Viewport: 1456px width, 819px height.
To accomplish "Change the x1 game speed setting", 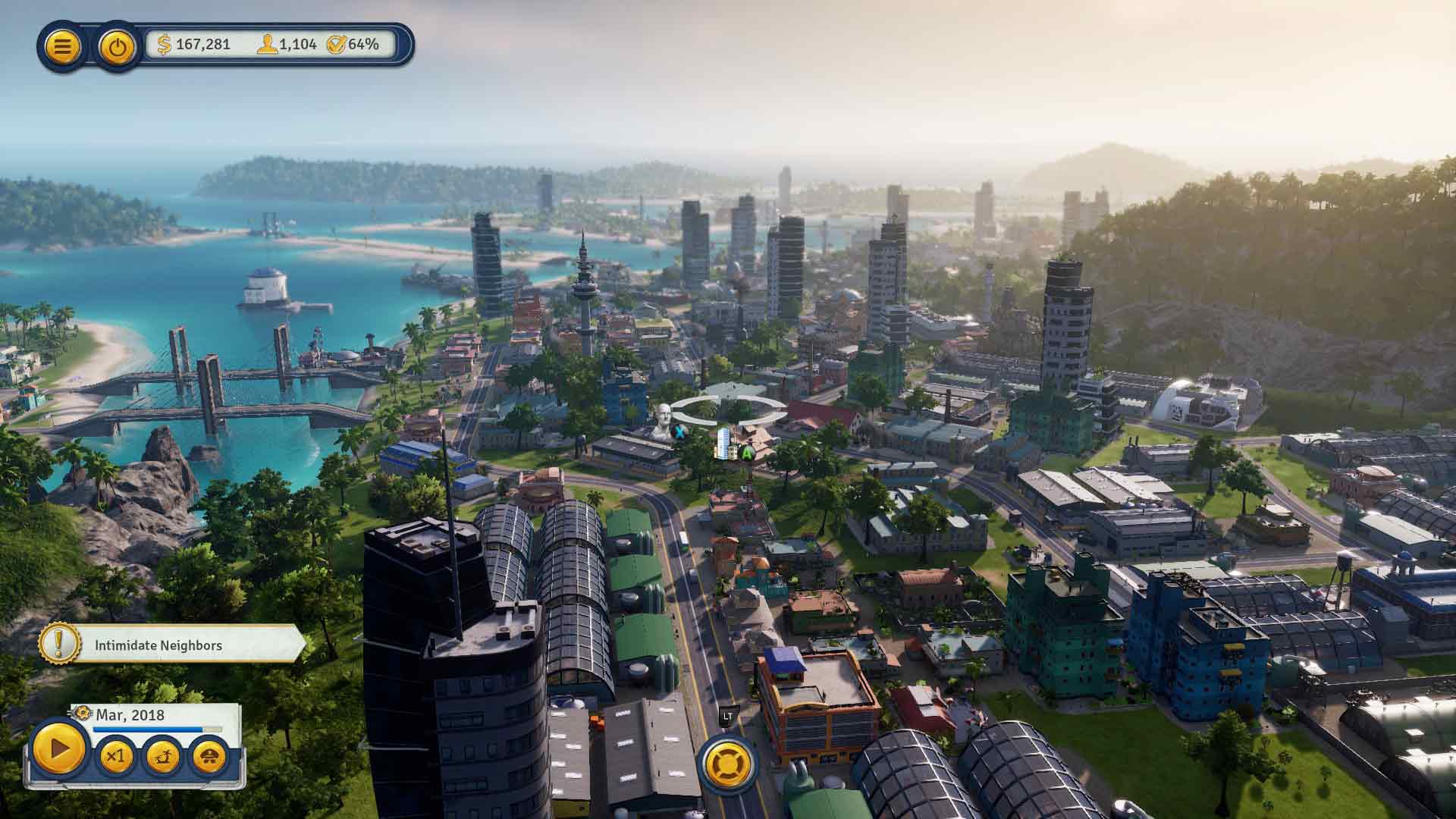I will point(115,756).
